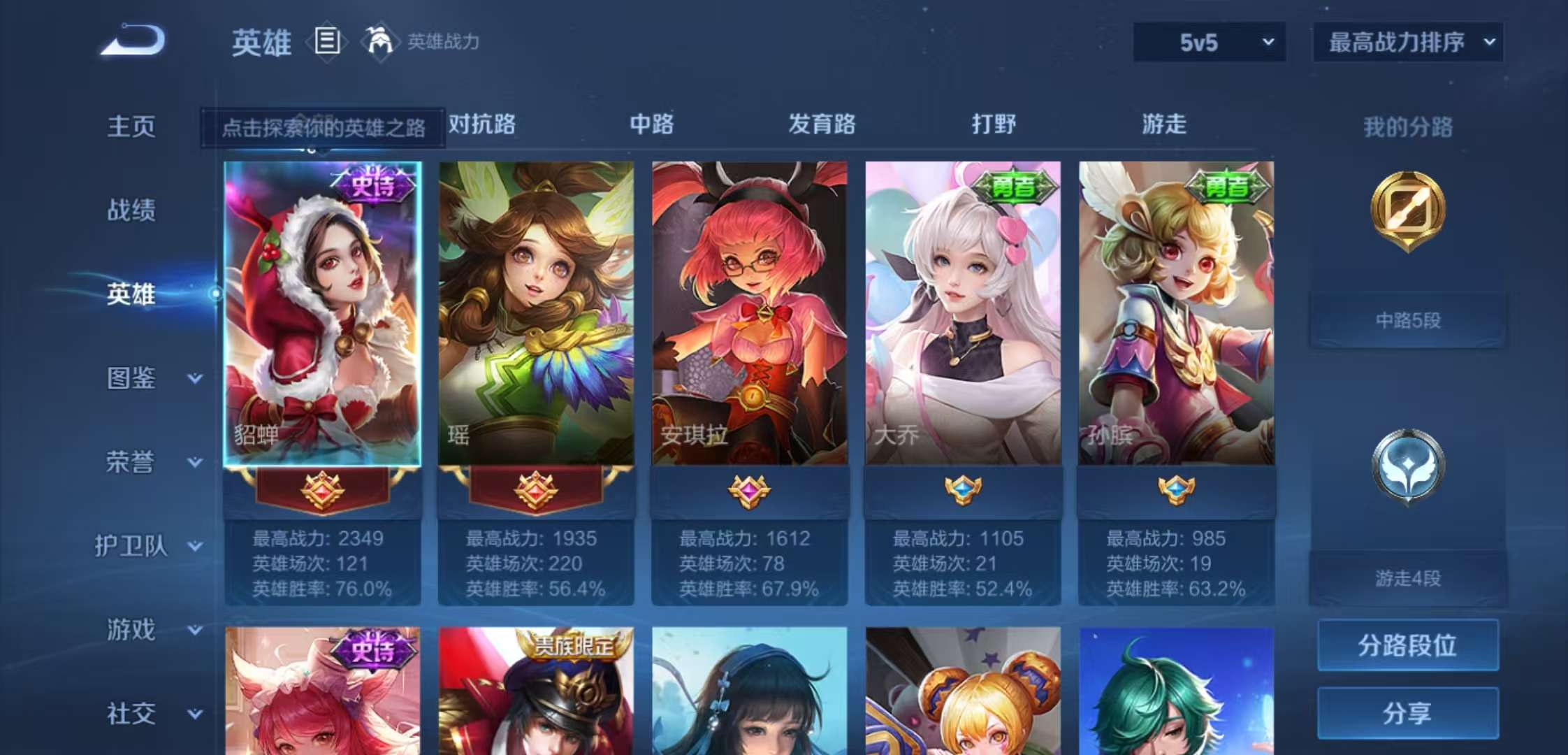
Task: Switch to the 发育路 lane tab
Action: (822, 124)
